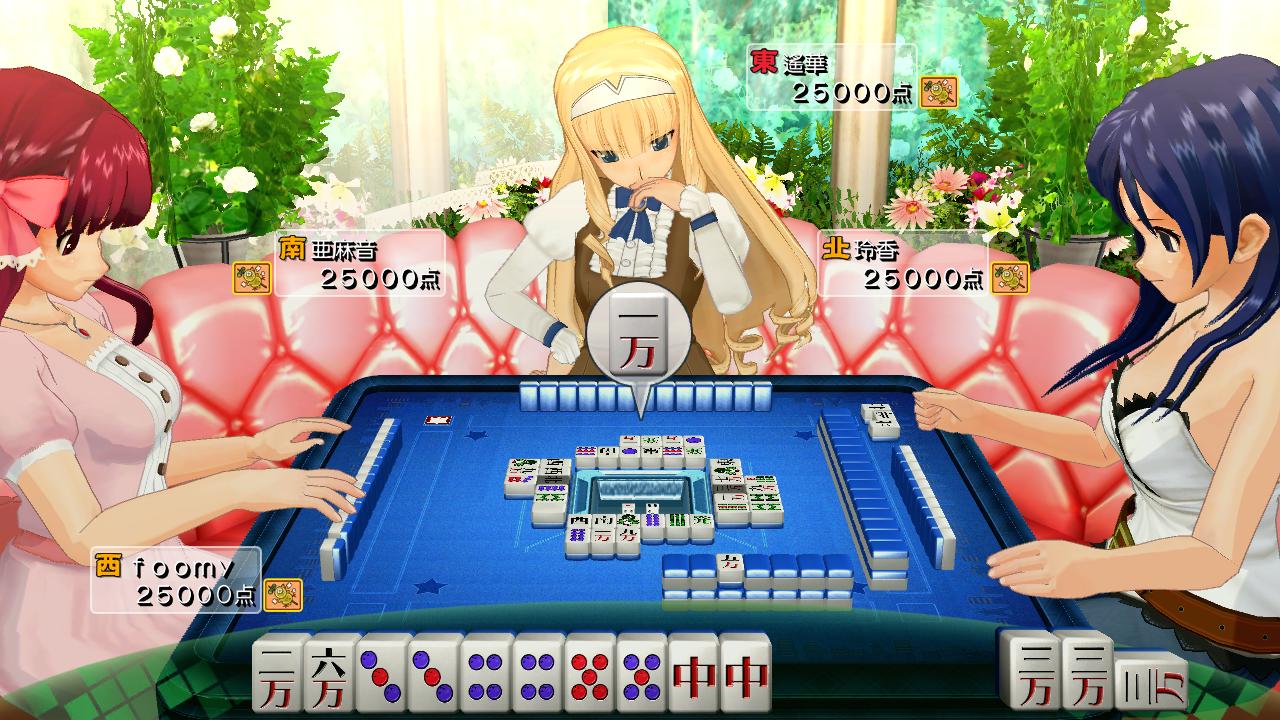The width and height of the screenshot is (1280, 720).
Task: Click the dealer marker on the table edge
Action: coord(437,421)
